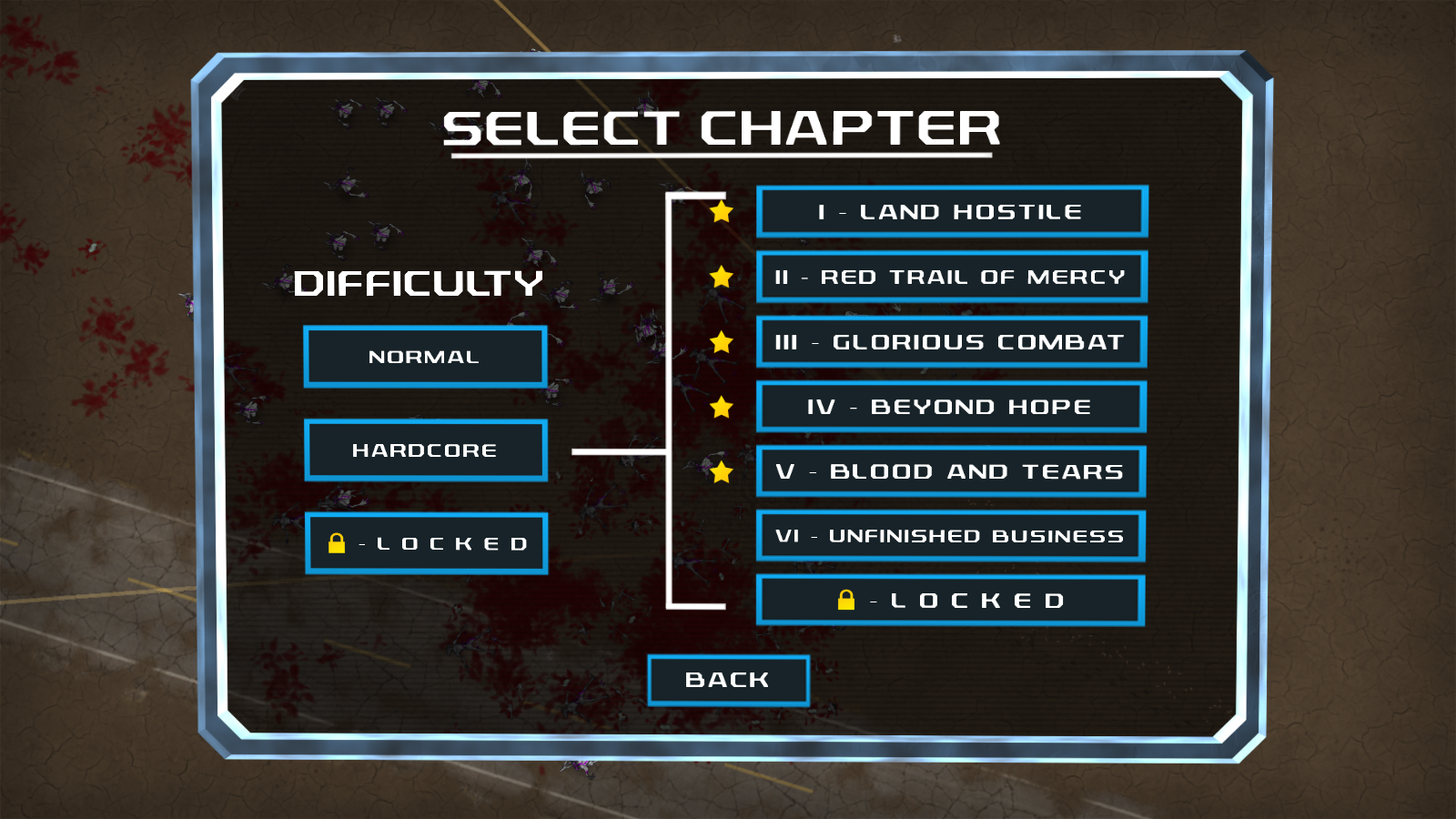Start chapter V - Blood and Tears
1456x819 pixels.
(951, 471)
